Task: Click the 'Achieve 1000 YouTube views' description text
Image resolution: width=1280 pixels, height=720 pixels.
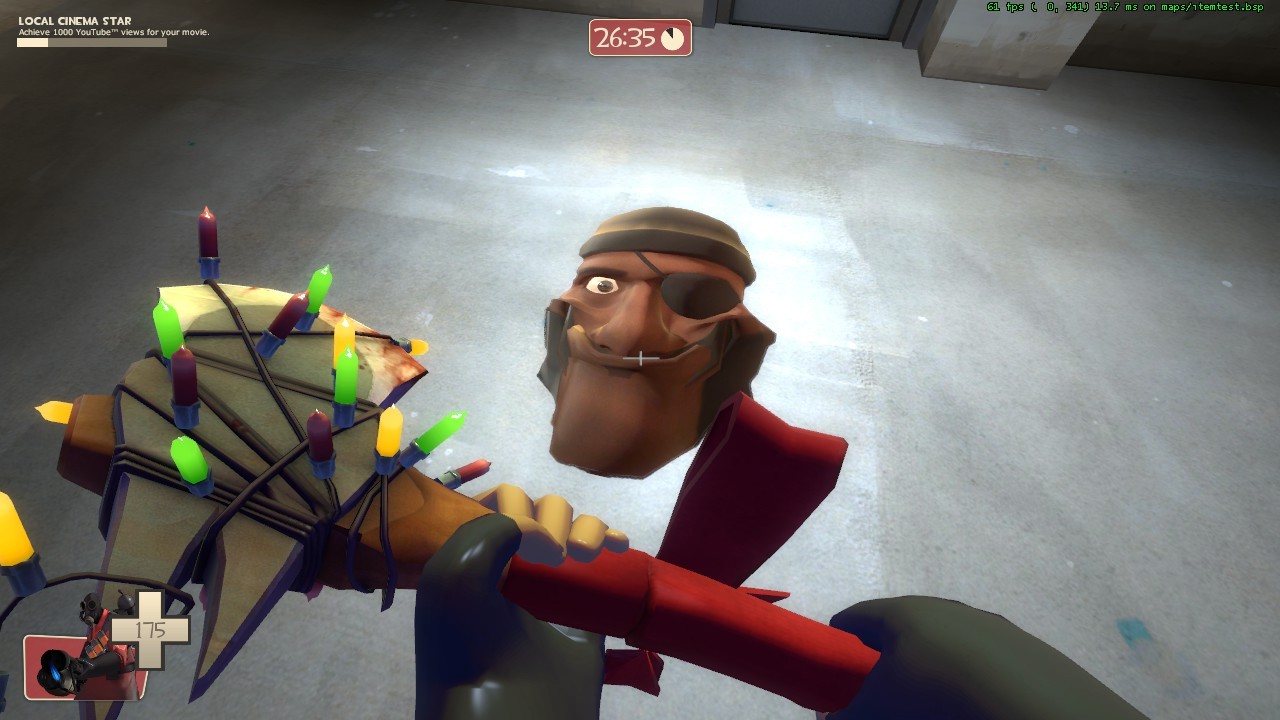Action: click(113, 32)
